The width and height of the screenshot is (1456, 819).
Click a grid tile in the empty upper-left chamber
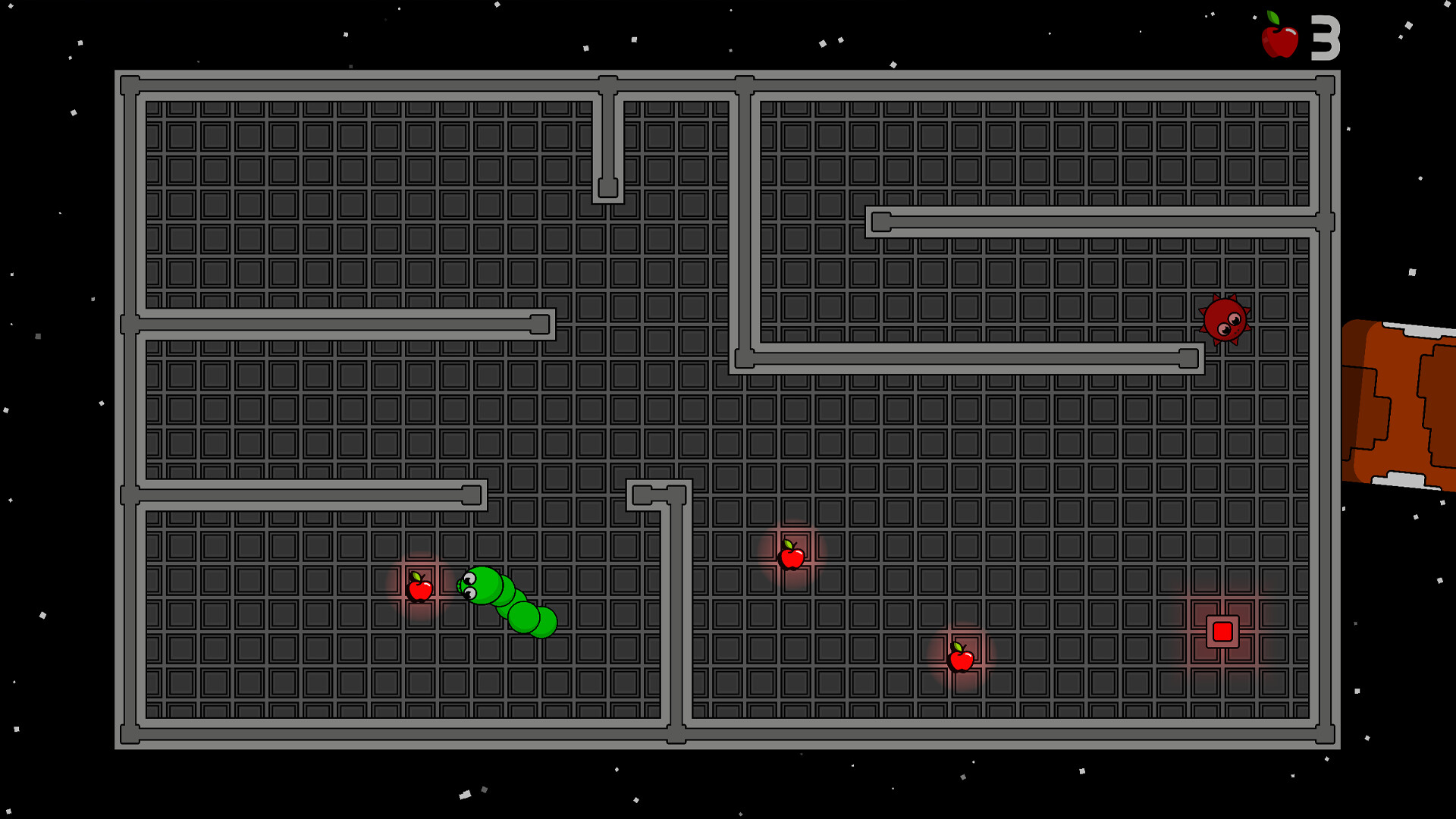pos(303,190)
